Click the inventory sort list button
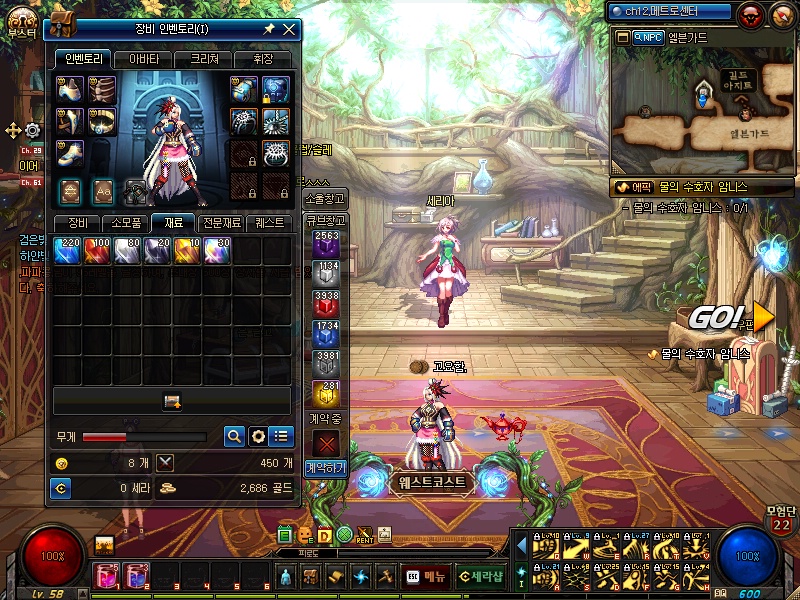The height and width of the screenshot is (600, 800). (x=282, y=436)
